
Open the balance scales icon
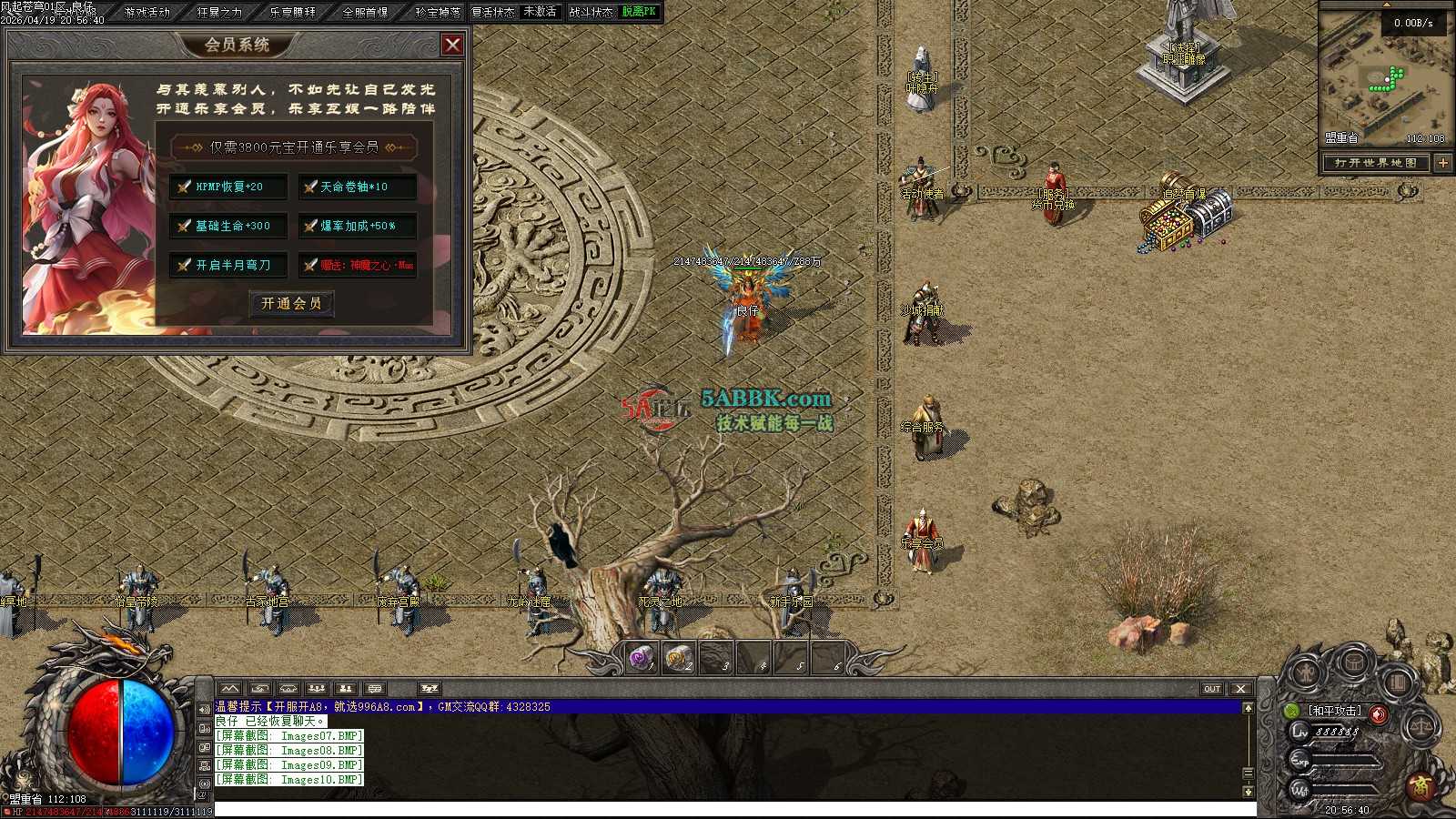pyautogui.click(x=1421, y=726)
